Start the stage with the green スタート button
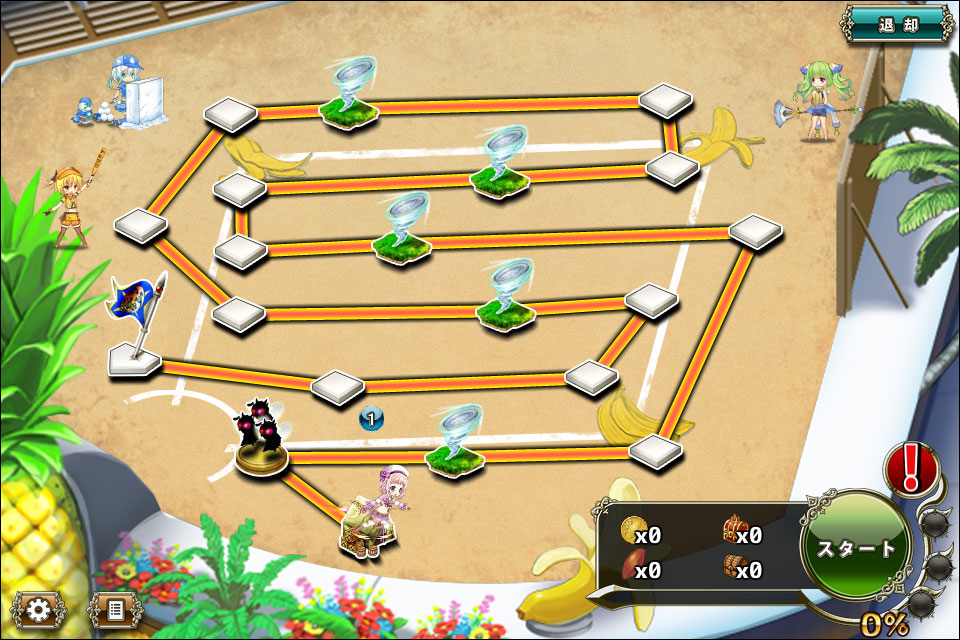 (x=856, y=546)
